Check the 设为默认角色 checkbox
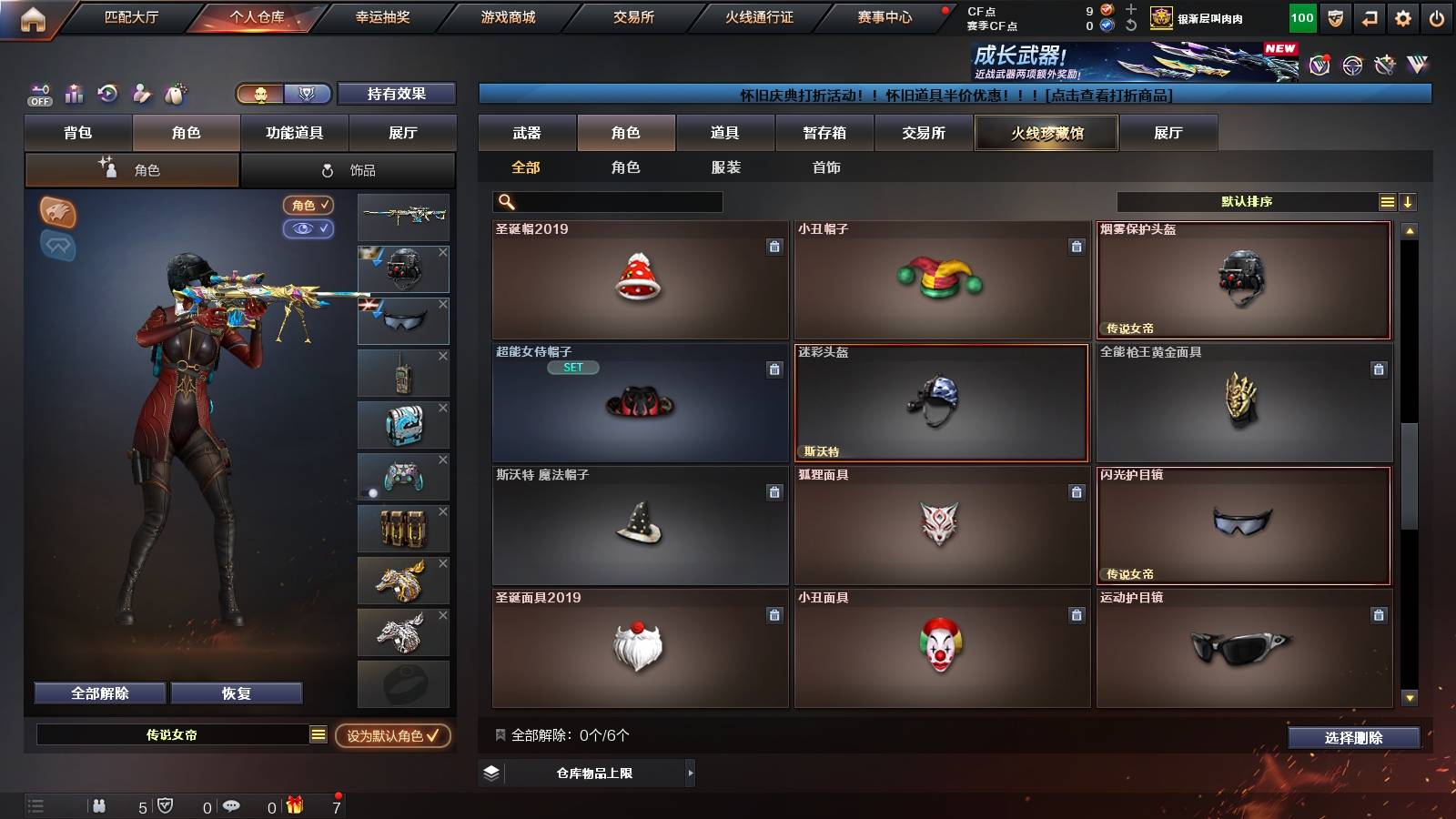Screen dimensions: 1456x819 pyautogui.click(x=435, y=738)
